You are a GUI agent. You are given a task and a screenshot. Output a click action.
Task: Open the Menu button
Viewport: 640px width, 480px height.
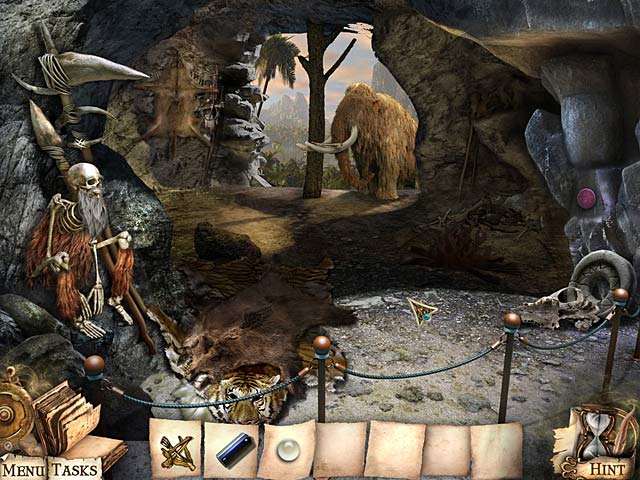[23, 469]
